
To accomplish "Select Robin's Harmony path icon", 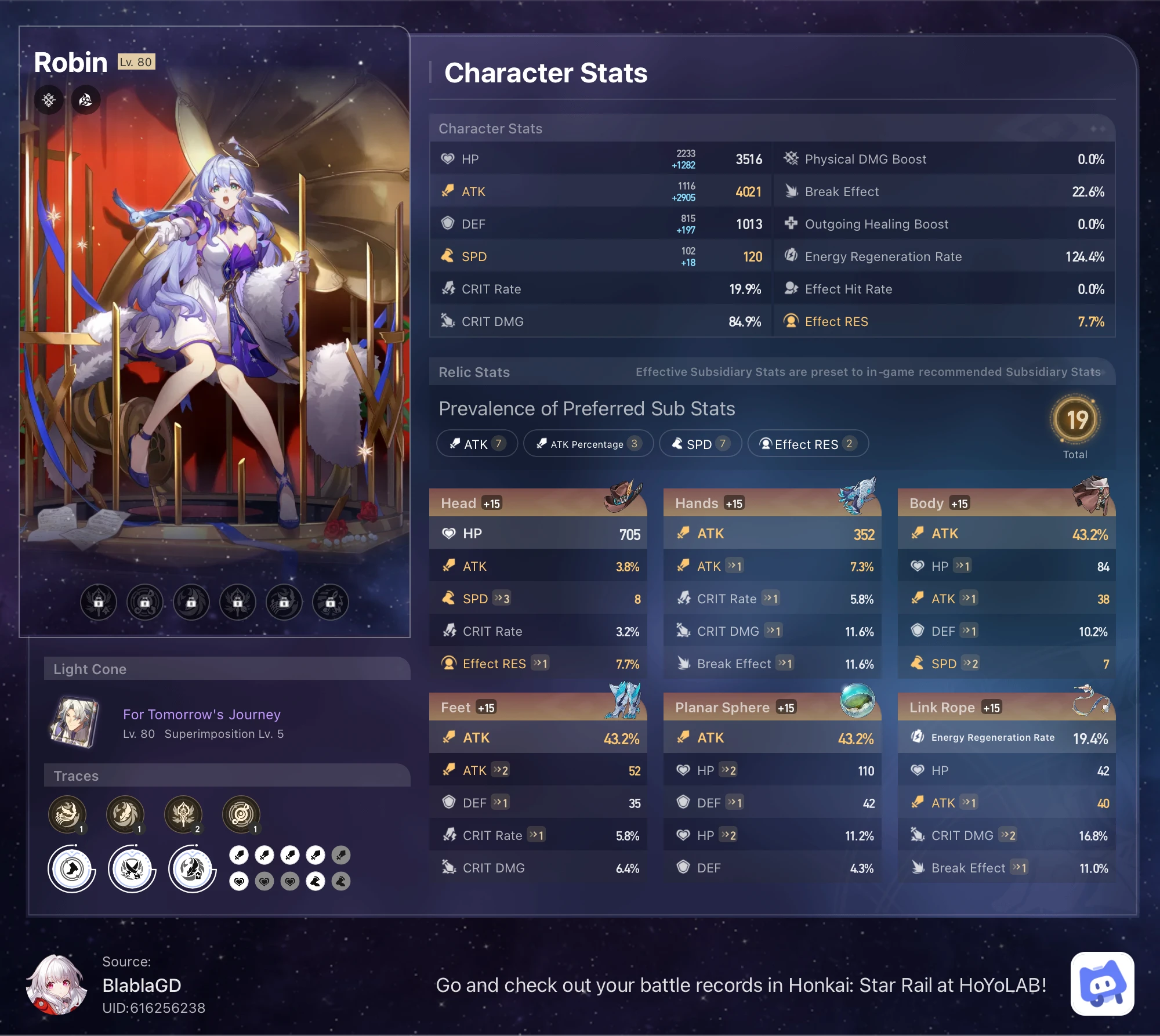I will tap(85, 99).
